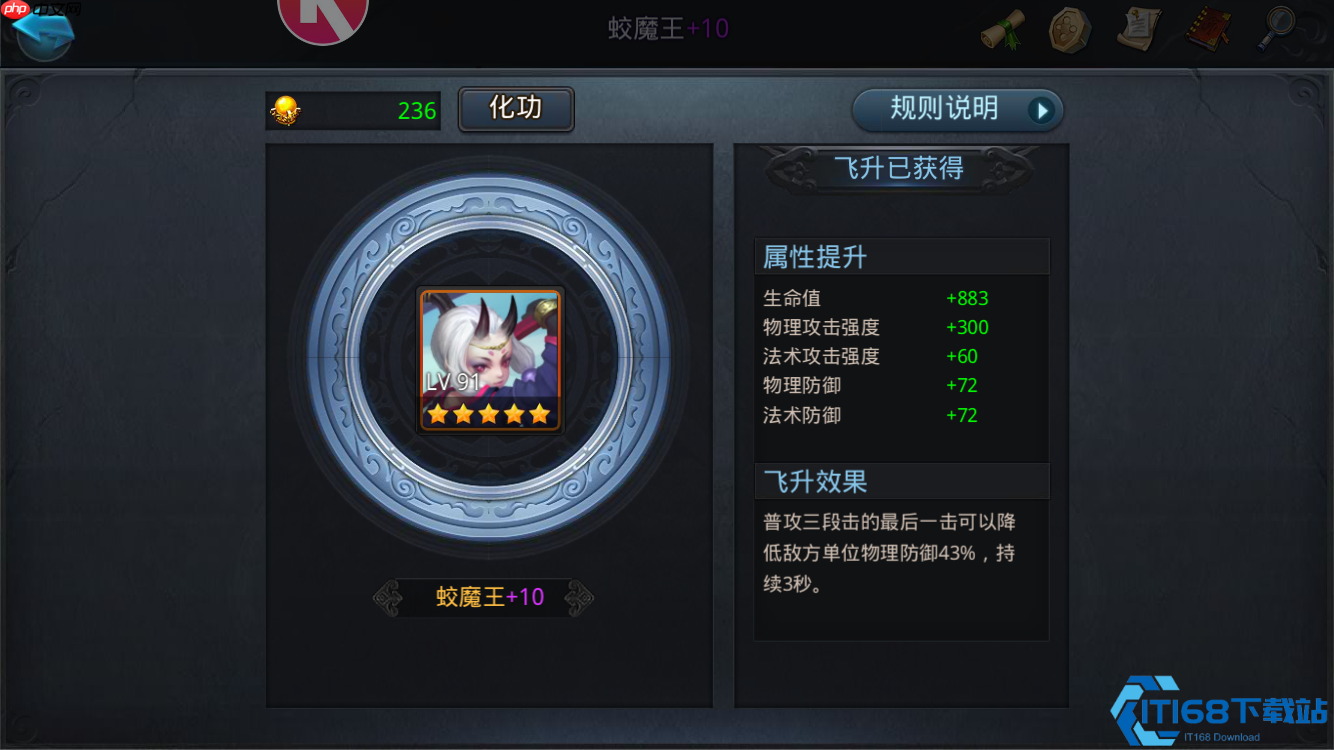The width and height of the screenshot is (1334, 750).
Task: Open the quest letter scroll icon
Action: 1138,29
